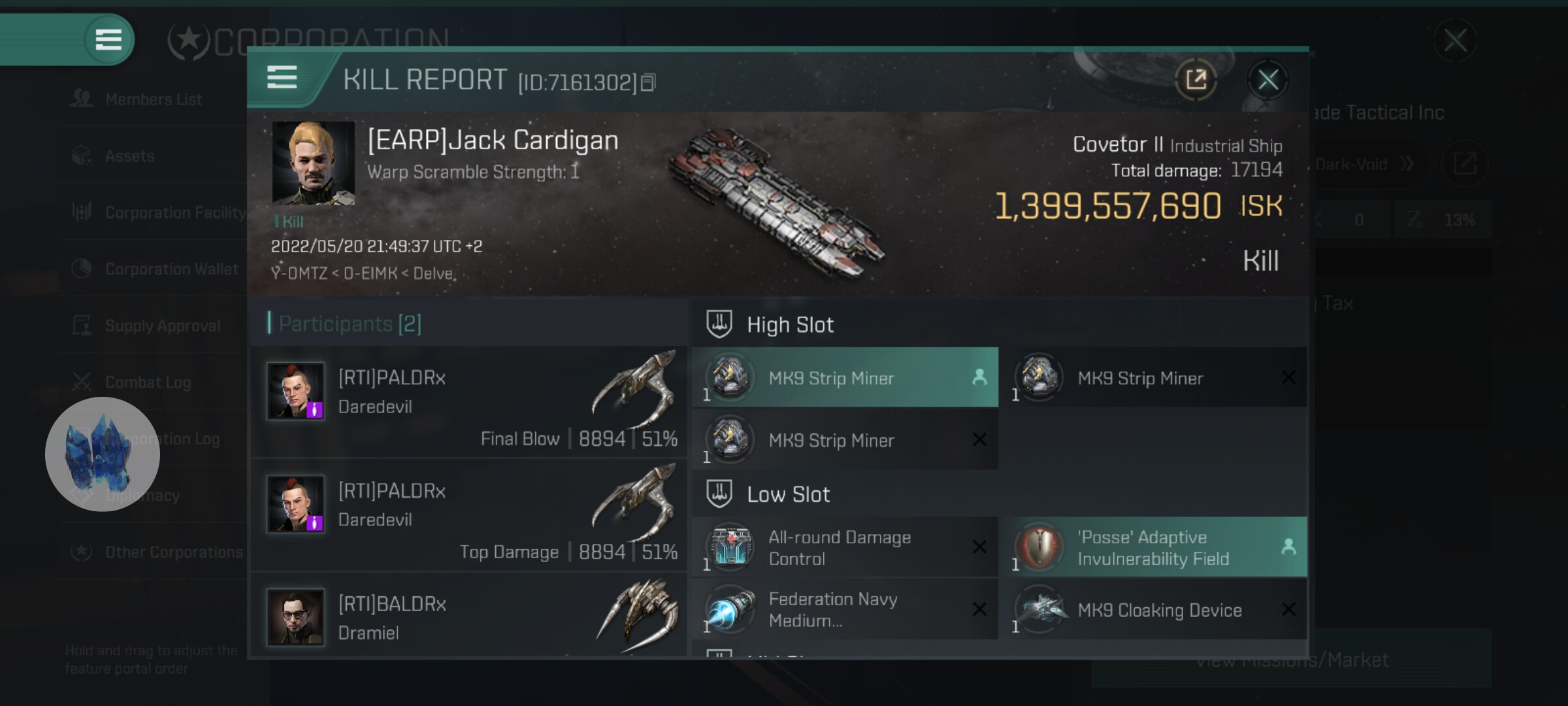Viewport: 1568px width, 706px height.
Task: Open the Corporation Wallet
Action: [171, 269]
